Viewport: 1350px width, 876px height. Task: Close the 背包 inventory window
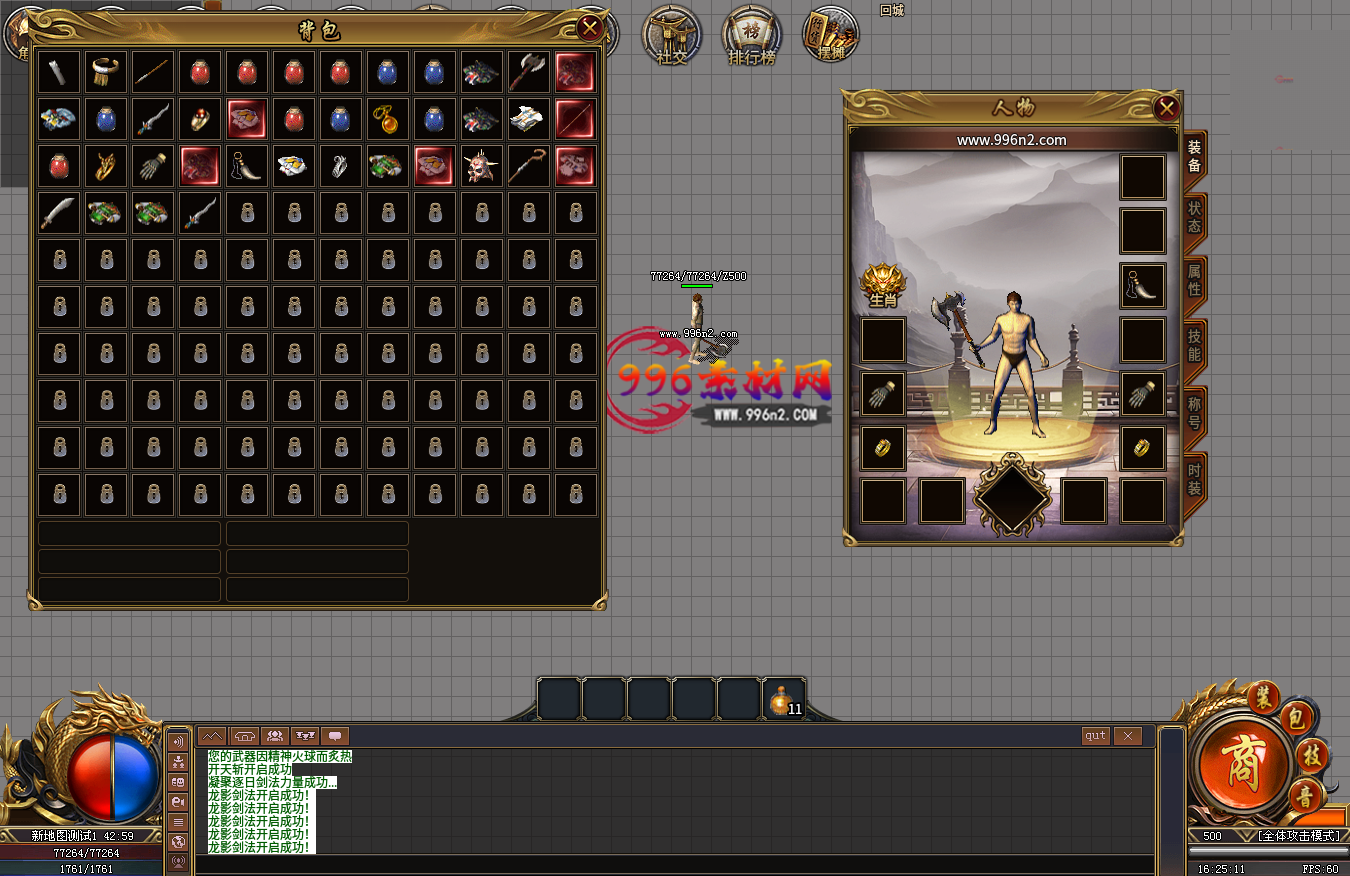pos(590,28)
